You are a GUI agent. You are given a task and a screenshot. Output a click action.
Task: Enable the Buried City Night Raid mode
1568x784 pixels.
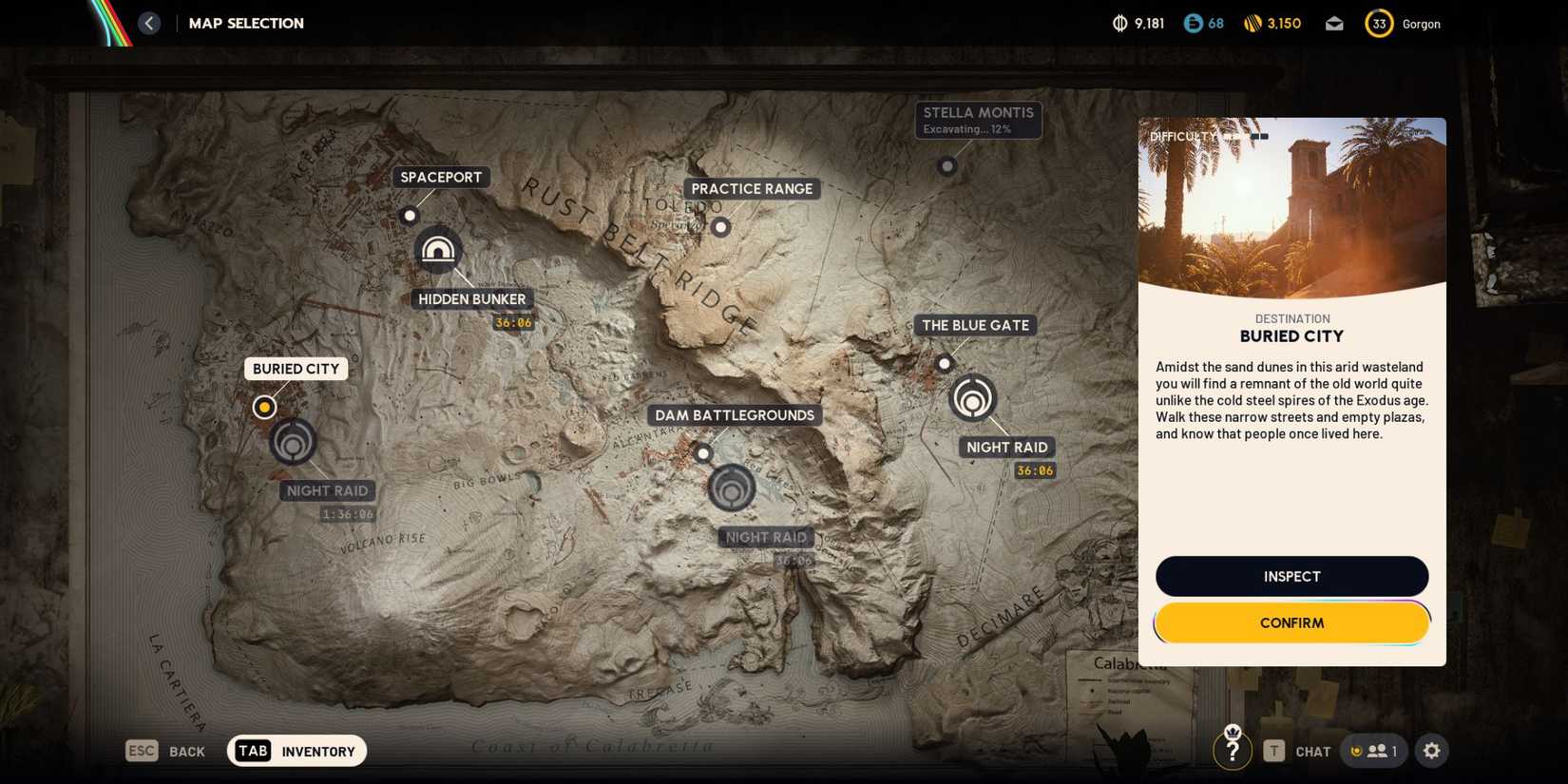tap(293, 441)
